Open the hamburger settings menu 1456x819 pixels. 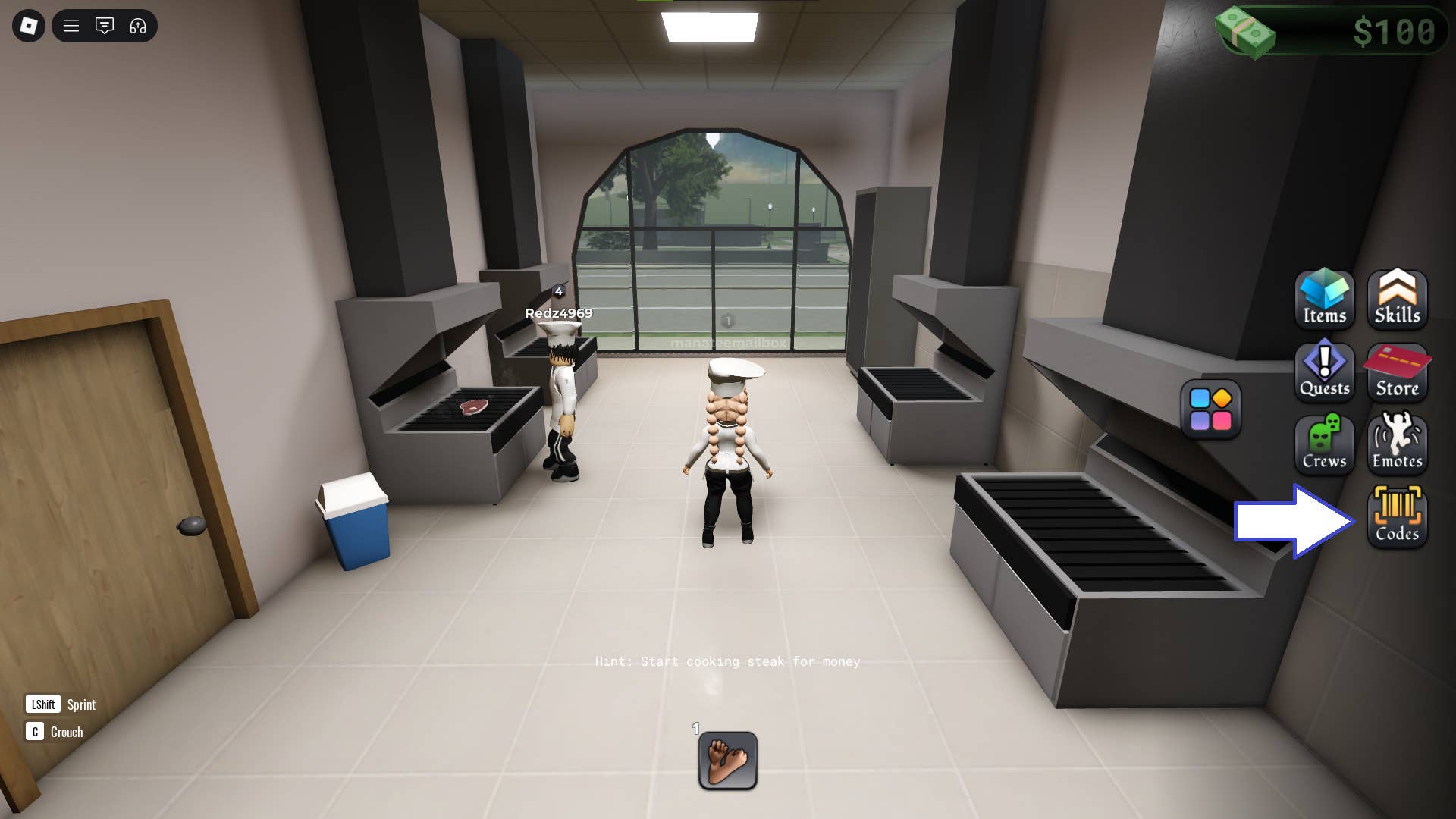tap(71, 26)
